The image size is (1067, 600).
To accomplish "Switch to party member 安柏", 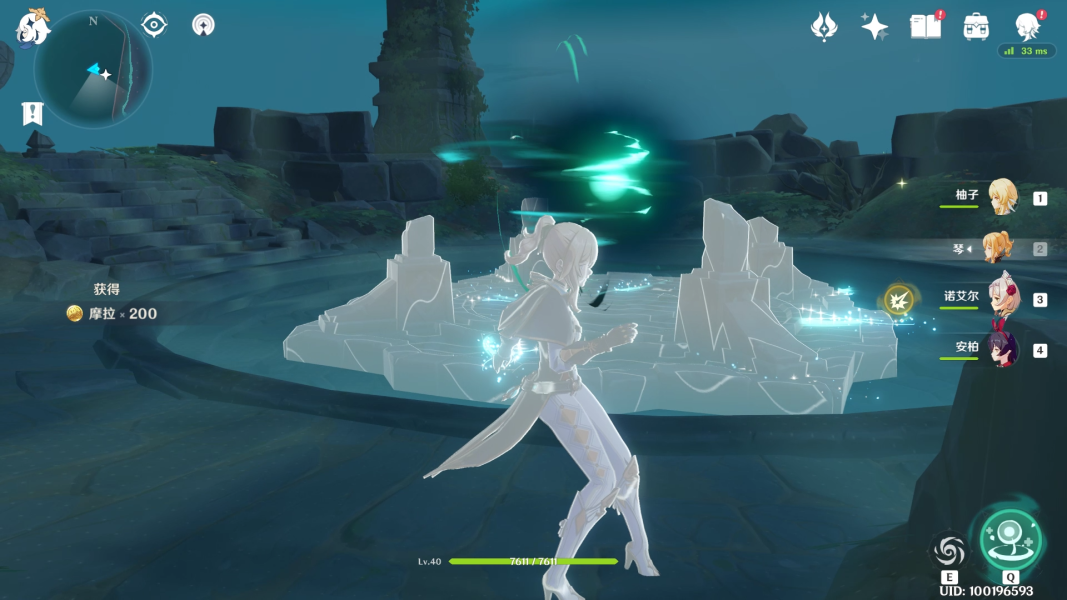I will coord(1001,349).
